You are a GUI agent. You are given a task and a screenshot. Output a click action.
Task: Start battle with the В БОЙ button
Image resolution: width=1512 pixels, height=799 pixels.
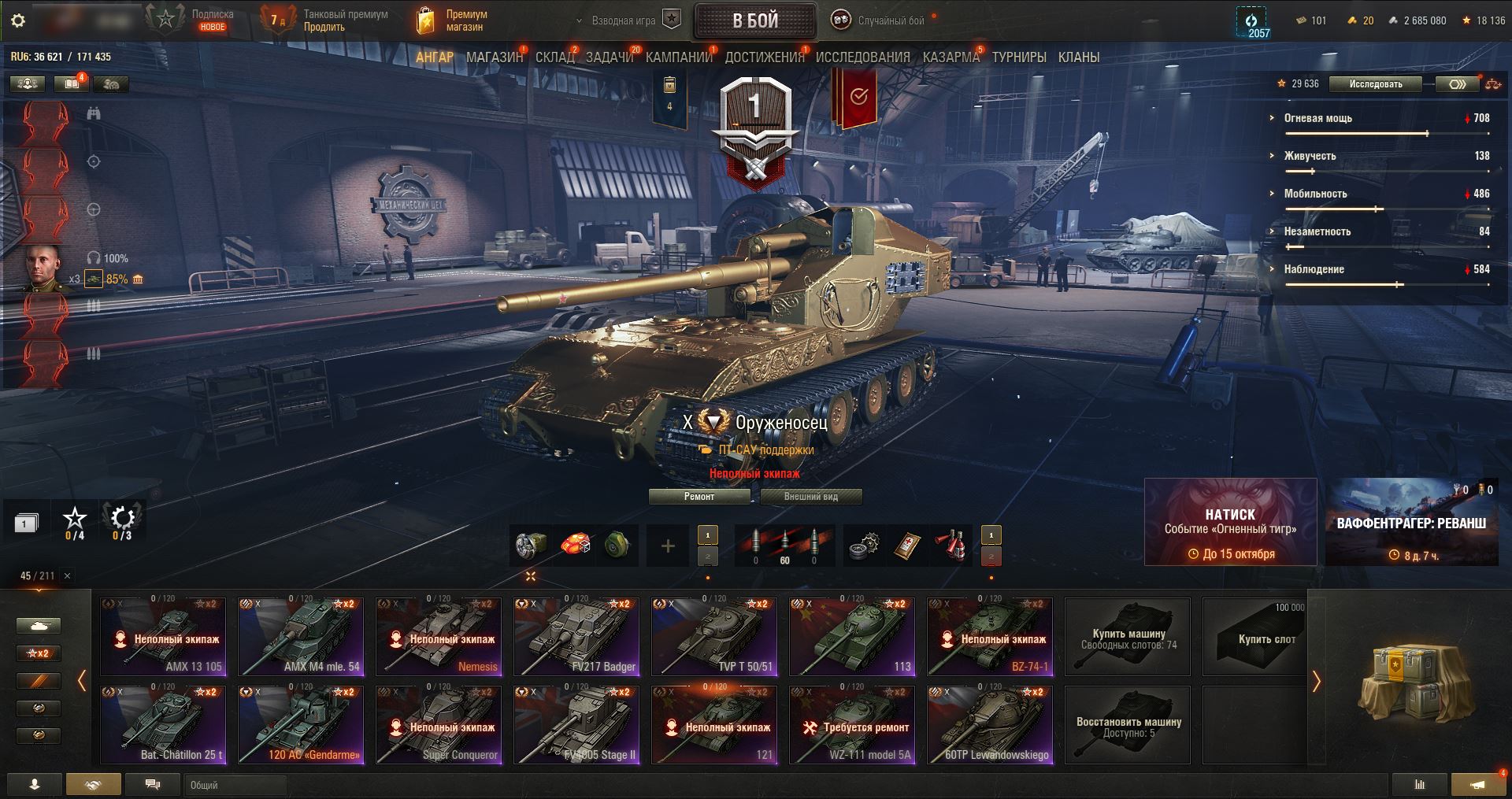[754, 21]
